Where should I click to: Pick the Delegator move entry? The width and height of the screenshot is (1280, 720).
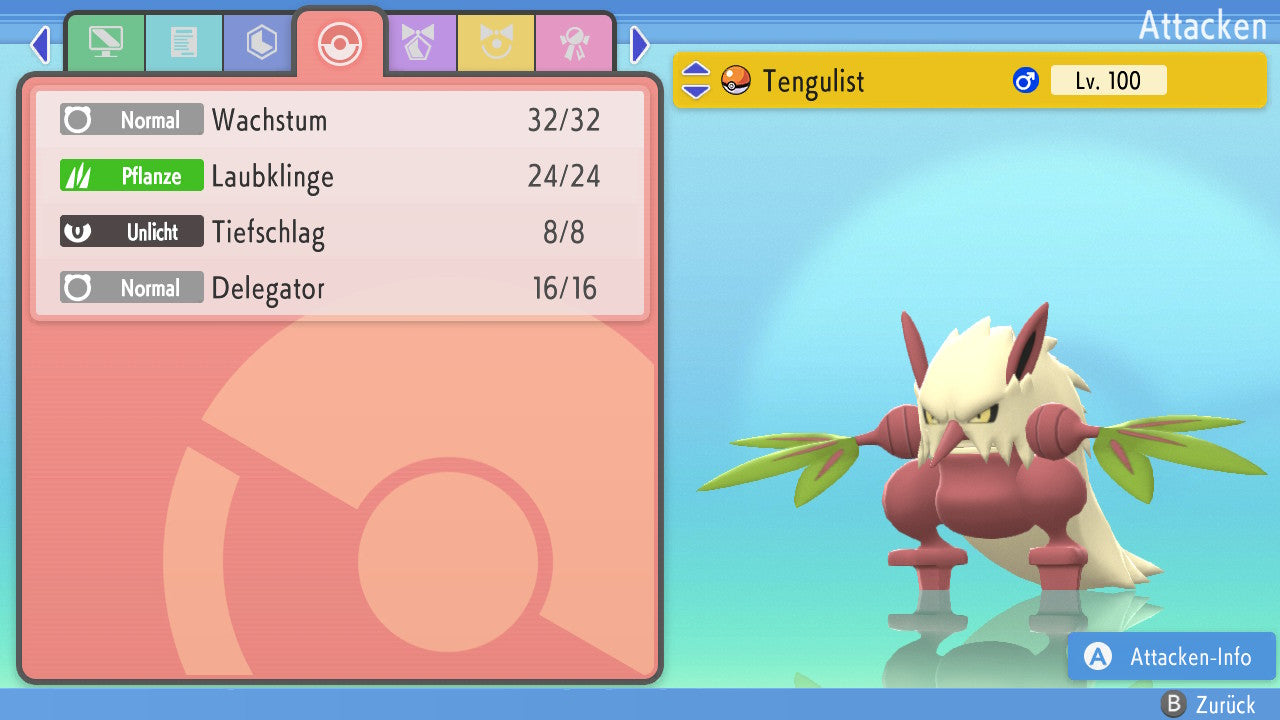pyautogui.click(x=340, y=289)
